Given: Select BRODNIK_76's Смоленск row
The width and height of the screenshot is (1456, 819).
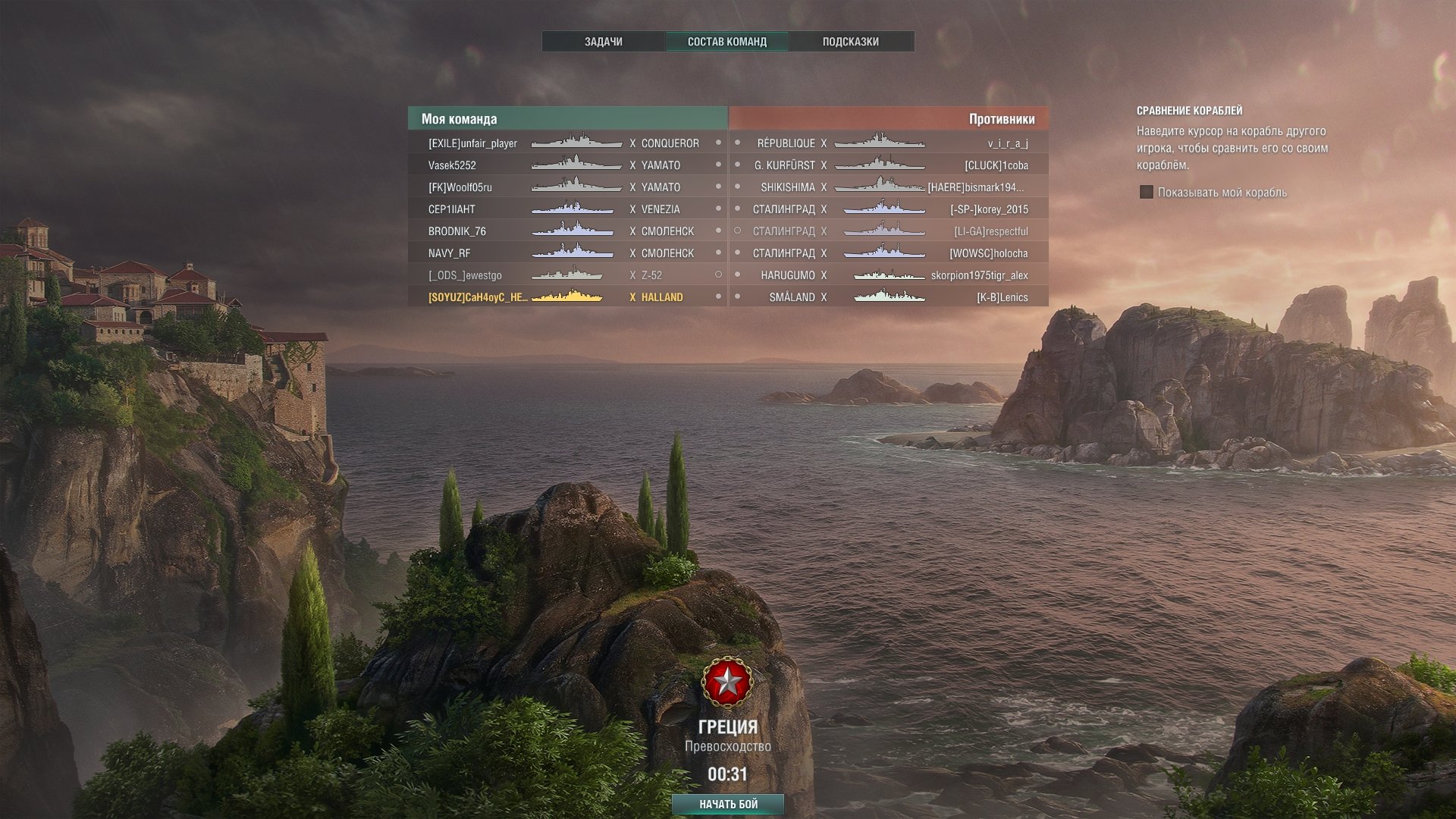Looking at the screenshot, I should click(x=567, y=231).
